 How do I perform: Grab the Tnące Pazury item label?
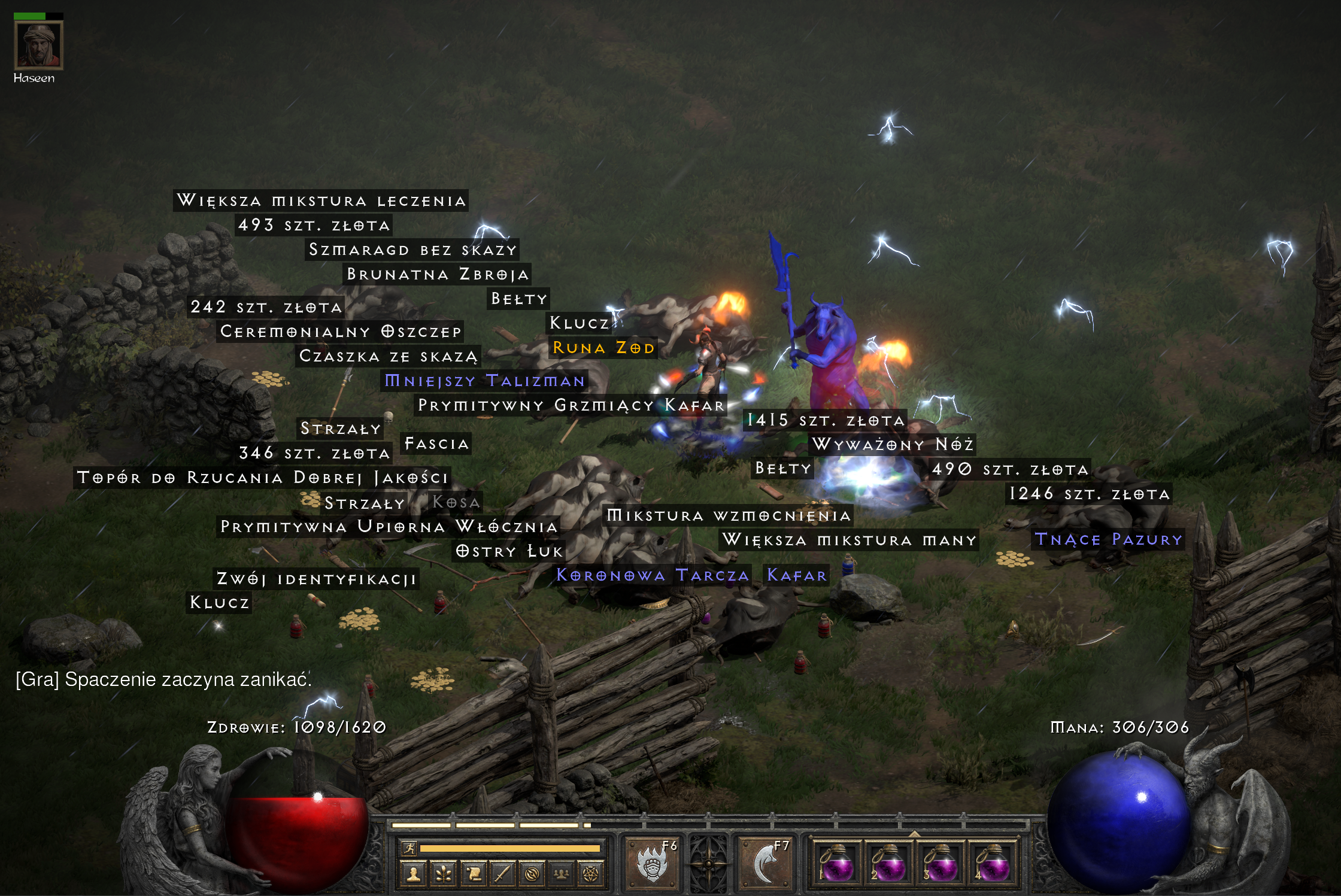click(x=1109, y=539)
